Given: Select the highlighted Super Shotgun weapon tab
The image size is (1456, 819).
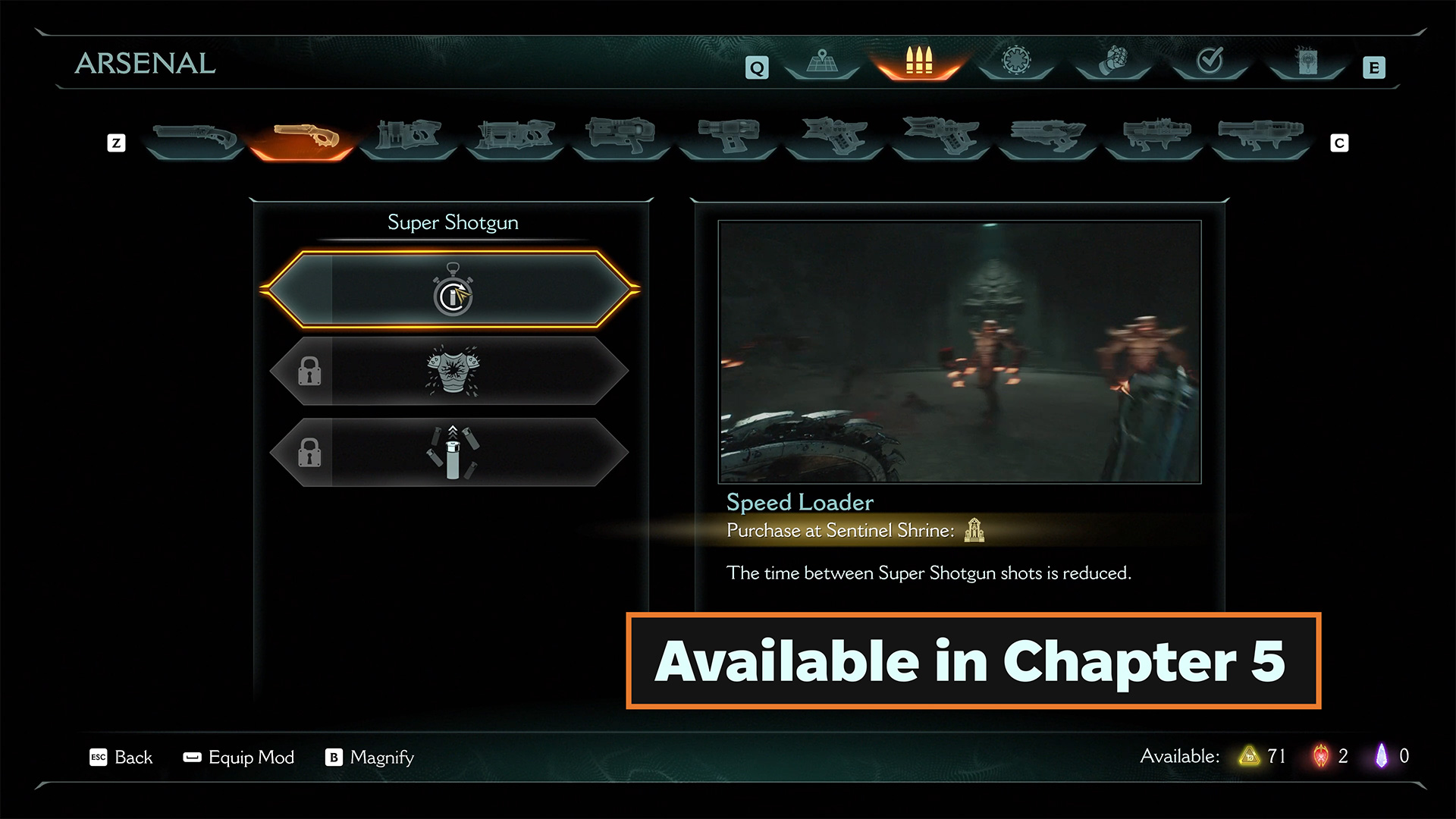Looking at the screenshot, I should pos(302,139).
